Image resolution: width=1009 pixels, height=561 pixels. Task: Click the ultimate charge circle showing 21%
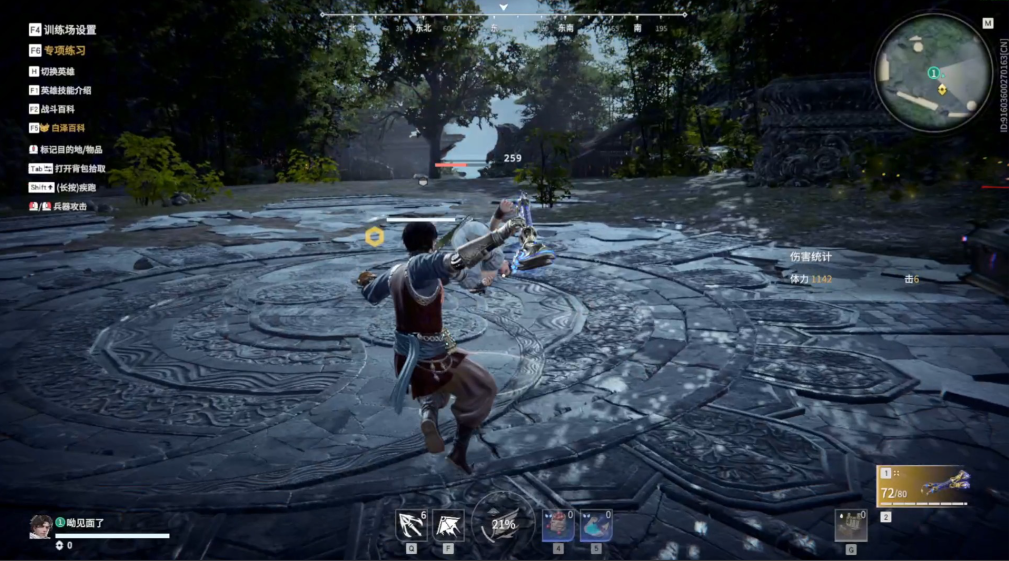(x=503, y=523)
